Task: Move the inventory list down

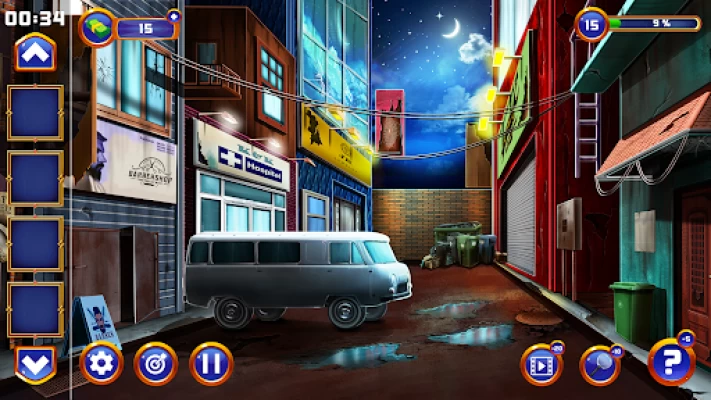Action: pyautogui.click(x=35, y=363)
